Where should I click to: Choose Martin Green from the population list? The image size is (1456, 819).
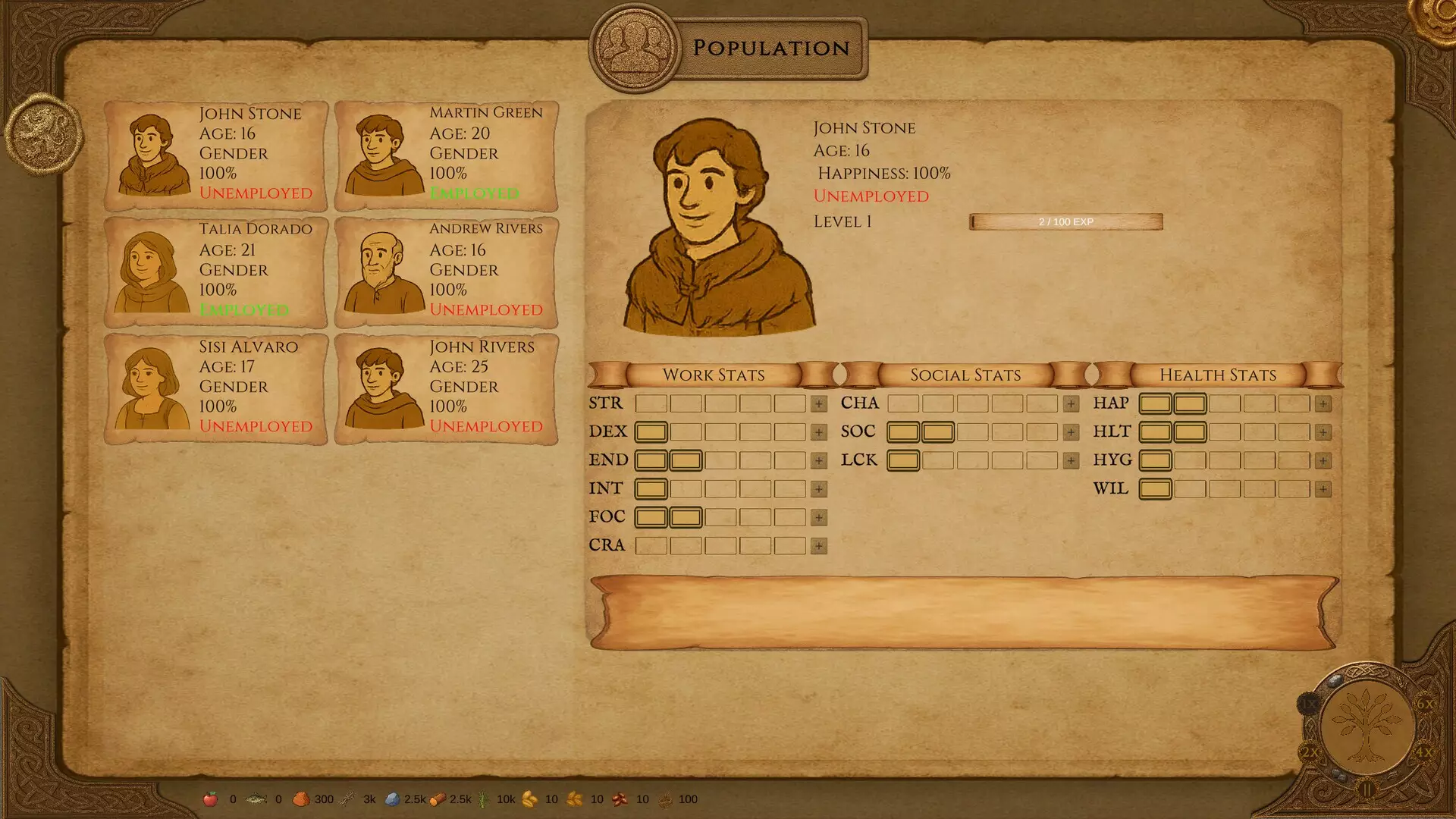point(447,155)
